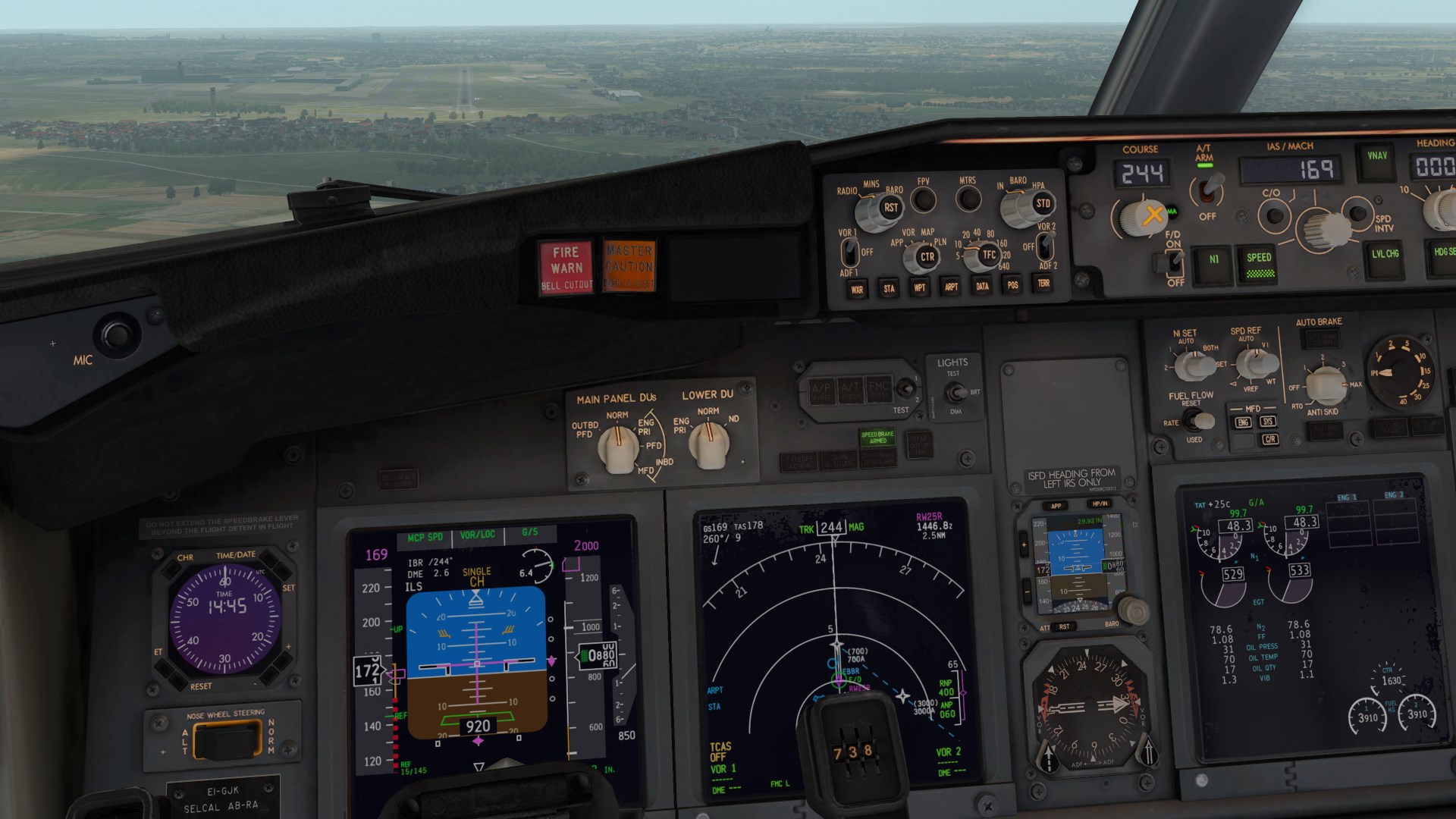Engage the VNAV button
This screenshot has height=819, width=1456.
point(1376,157)
